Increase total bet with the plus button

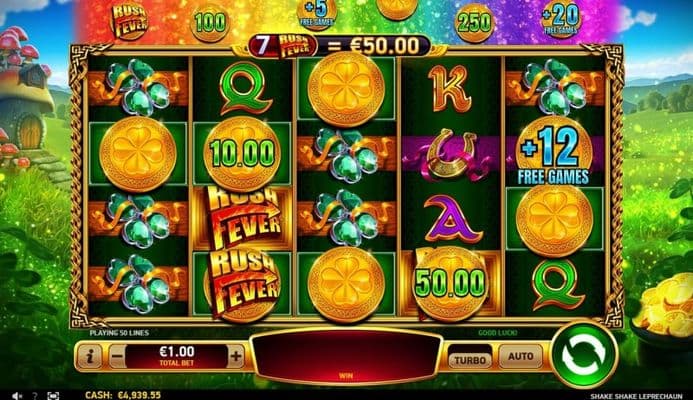click(x=236, y=354)
